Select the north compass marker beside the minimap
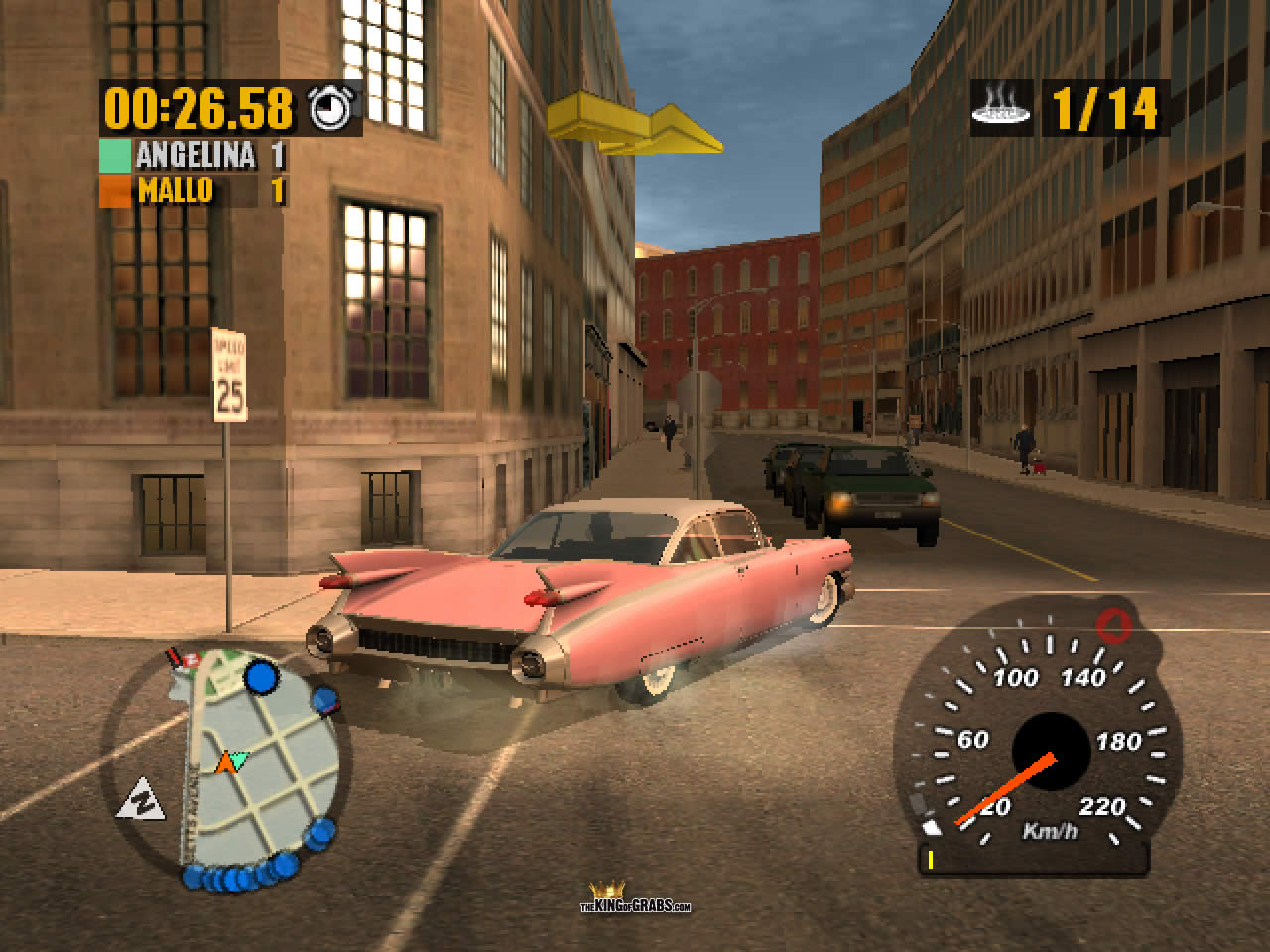The width and height of the screenshot is (1270, 952). point(139,799)
